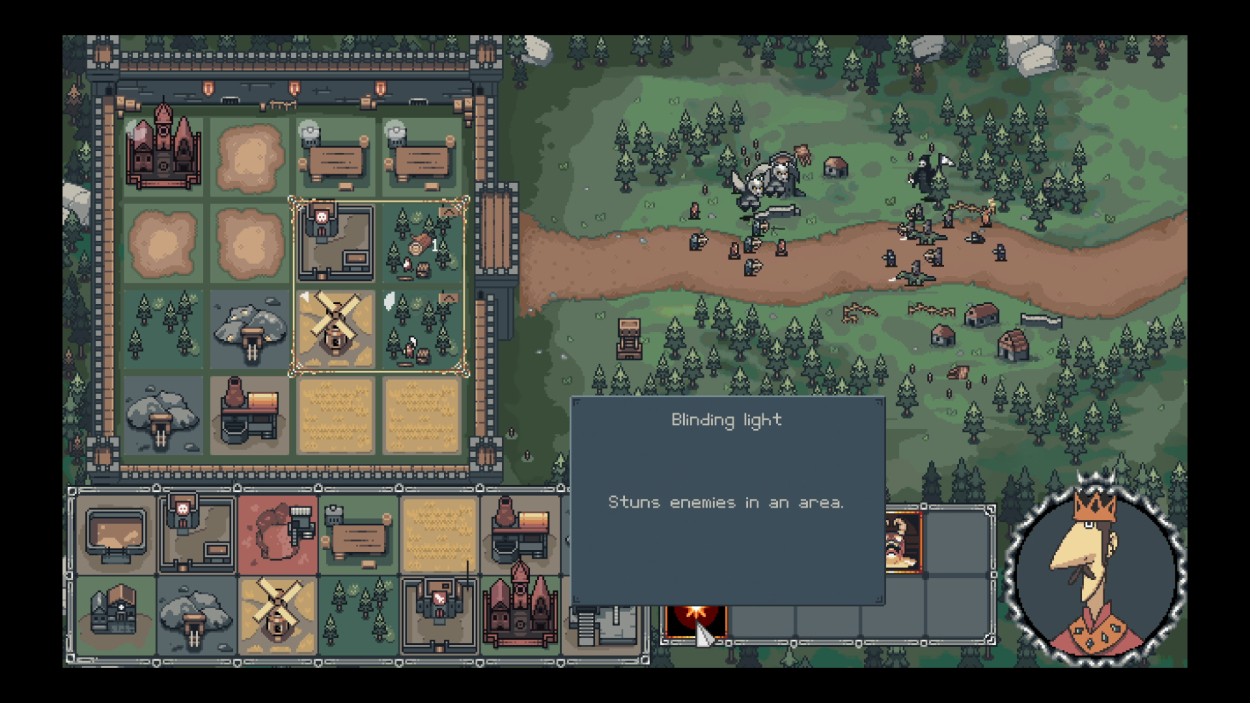This screenshot has height=703, width=1250.
Task: Select the forge building in the build palette
Action: tap(520, 535)
